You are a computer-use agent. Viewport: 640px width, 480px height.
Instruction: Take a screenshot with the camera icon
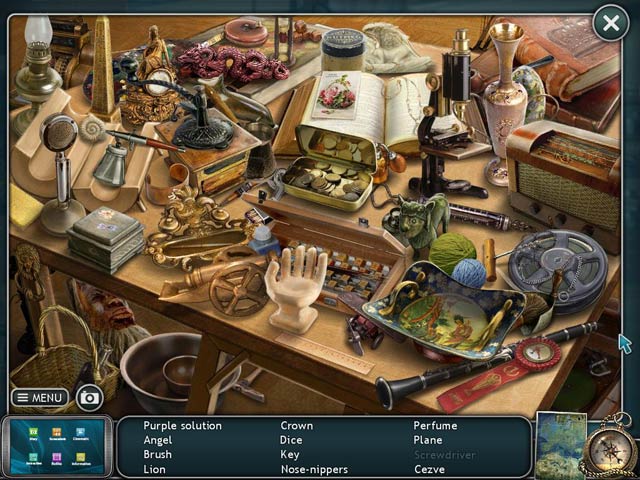coord(90,398)
